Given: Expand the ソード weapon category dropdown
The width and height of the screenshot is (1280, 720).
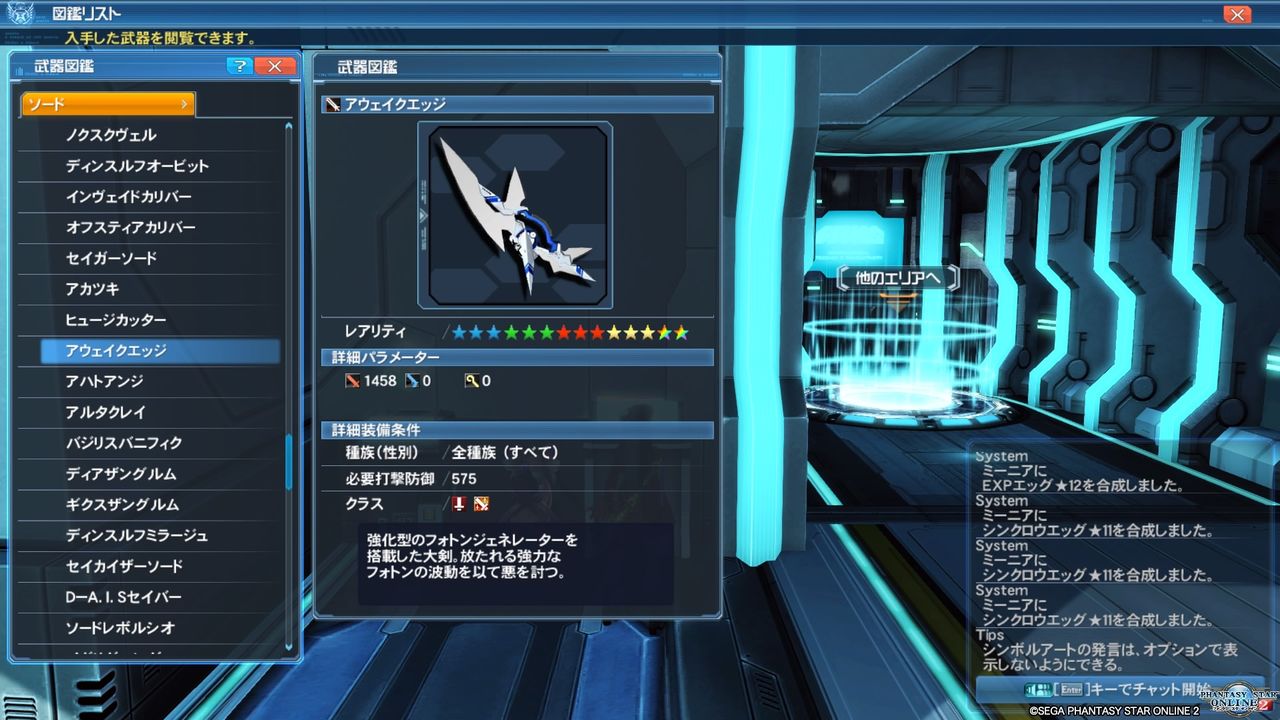Looking at the screenshot, I should click(x=107, y=103).
